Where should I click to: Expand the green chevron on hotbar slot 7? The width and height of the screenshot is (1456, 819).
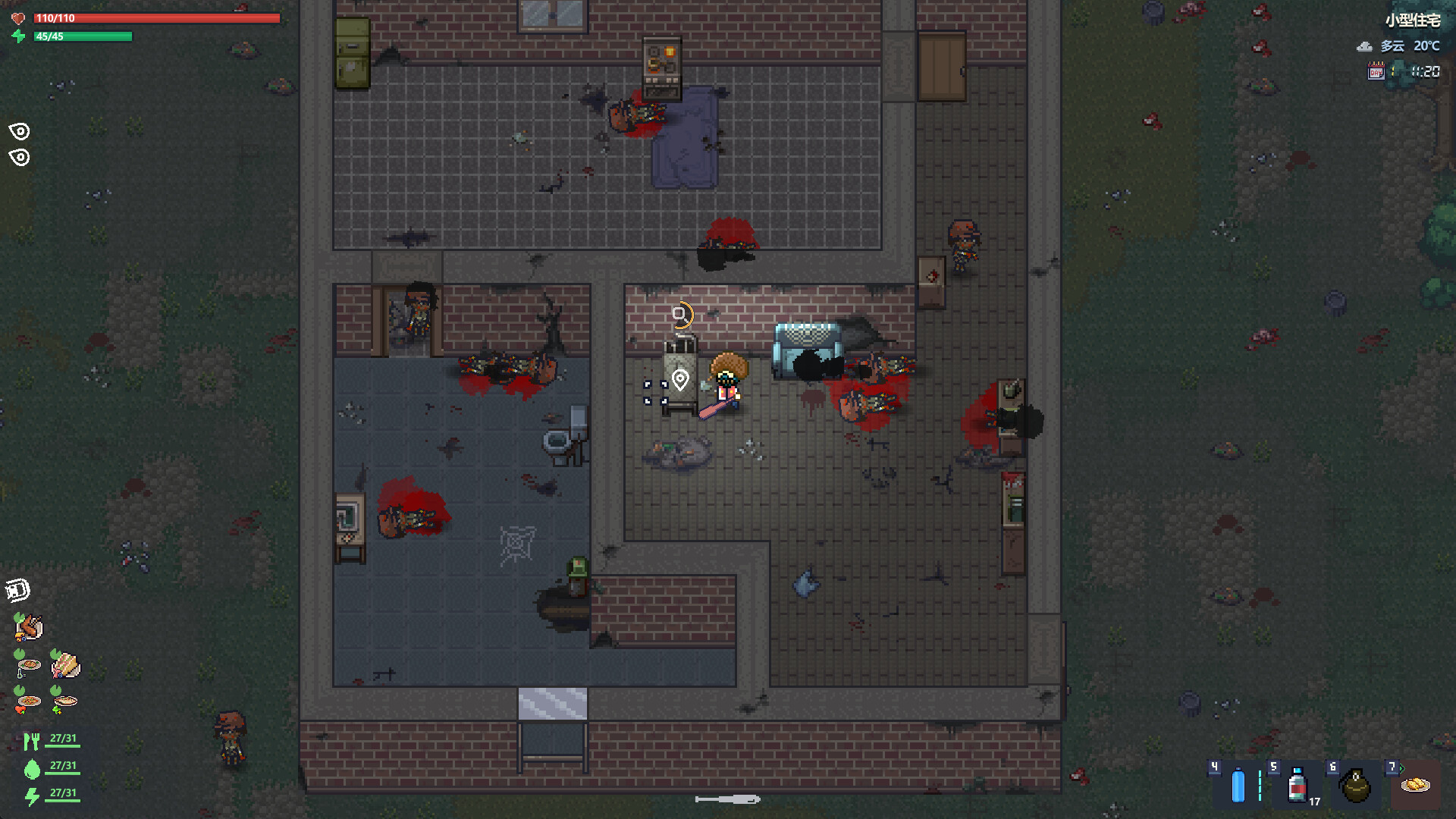click(1401, 767)
